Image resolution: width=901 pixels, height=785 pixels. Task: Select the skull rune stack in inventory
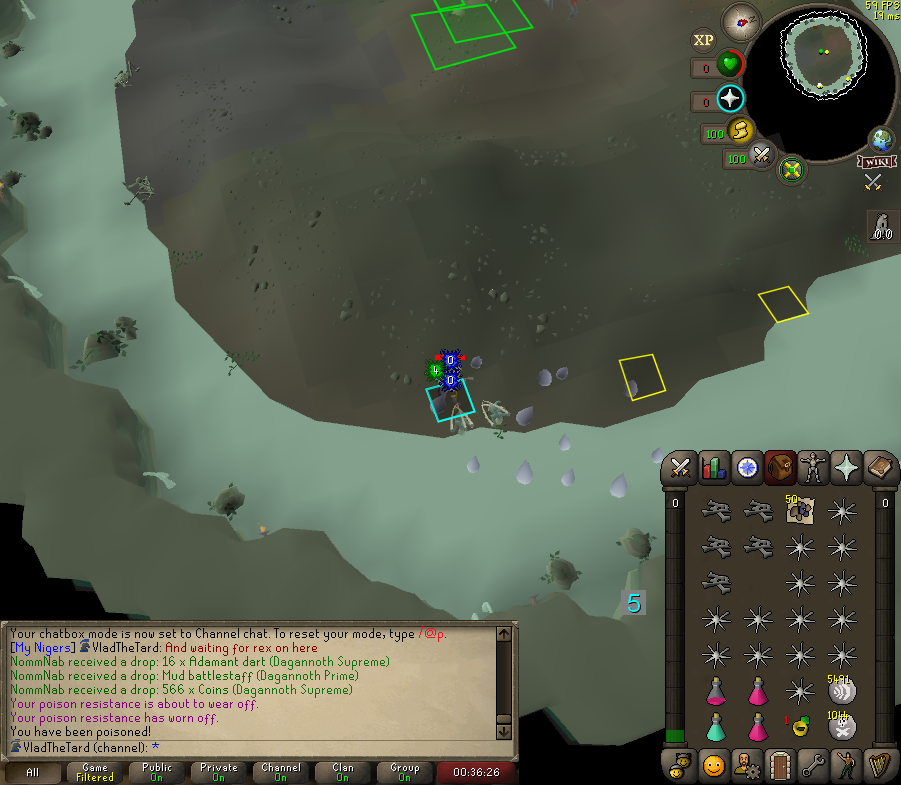(x=842, y=727)
